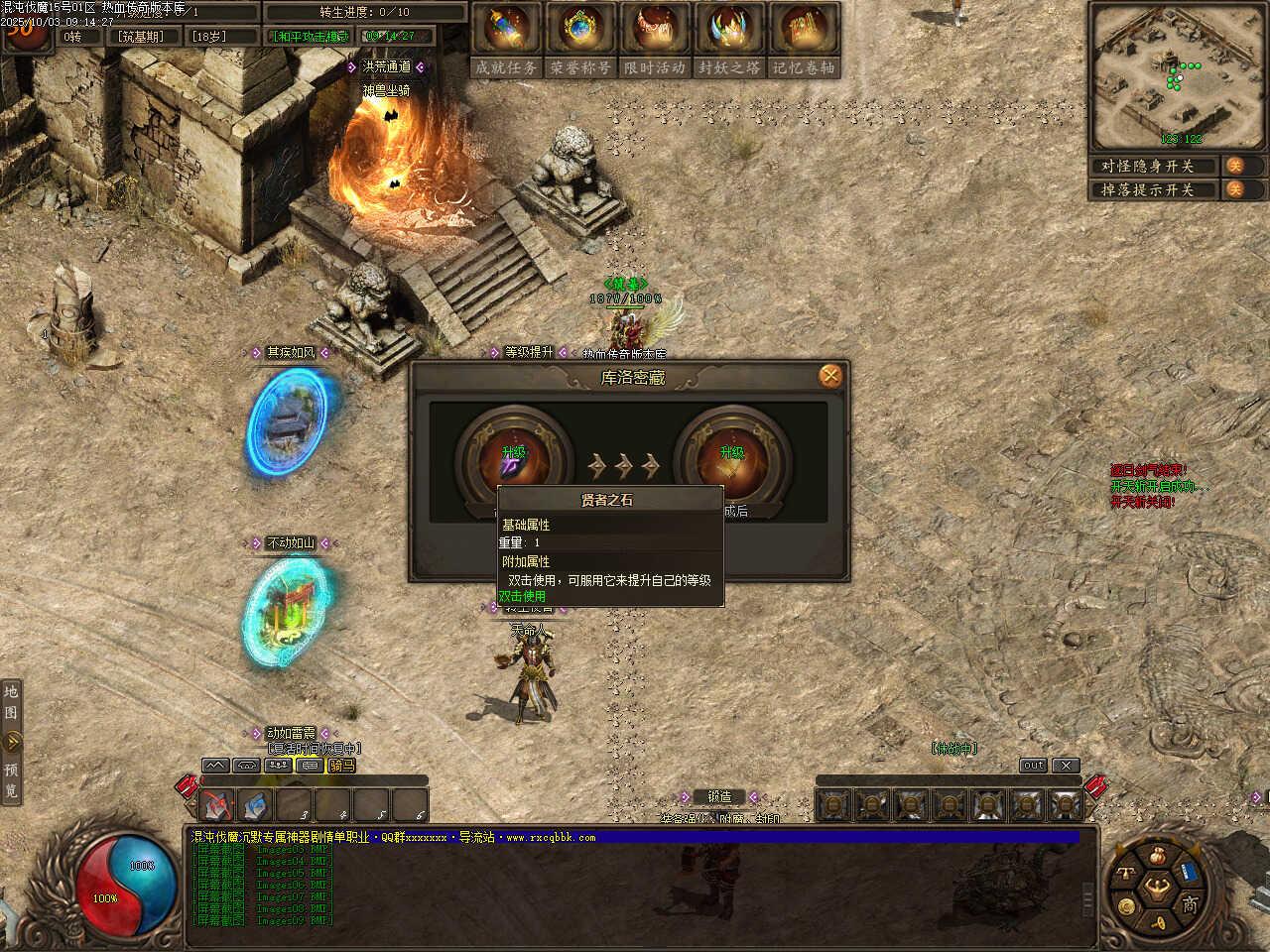This screenshot has width=1270, height=952.
Task: Toggle the 掉落提示开关 switch
Action: click(x=1235, y=189)
